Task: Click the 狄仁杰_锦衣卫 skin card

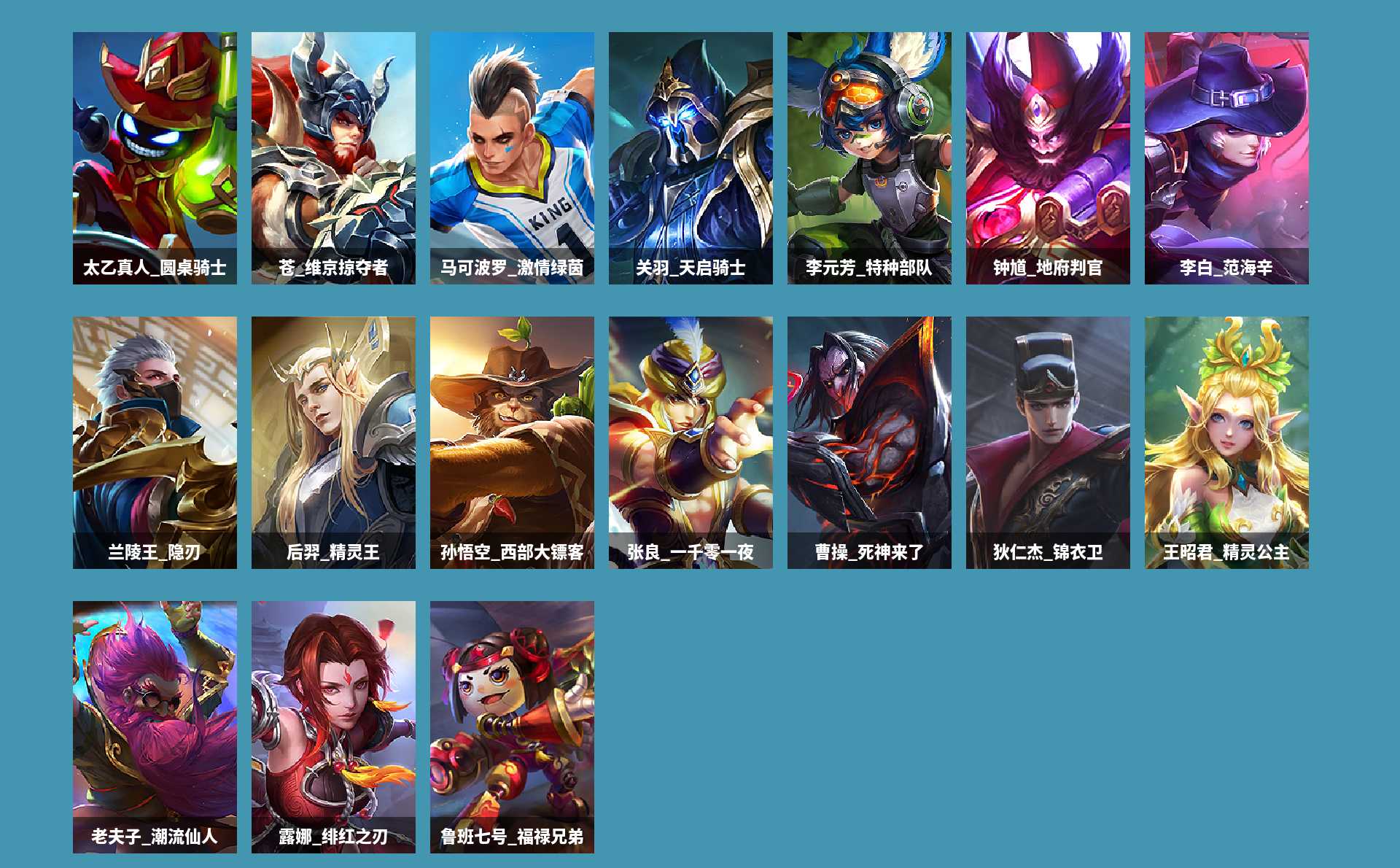Action: [x=1048, y=442]
